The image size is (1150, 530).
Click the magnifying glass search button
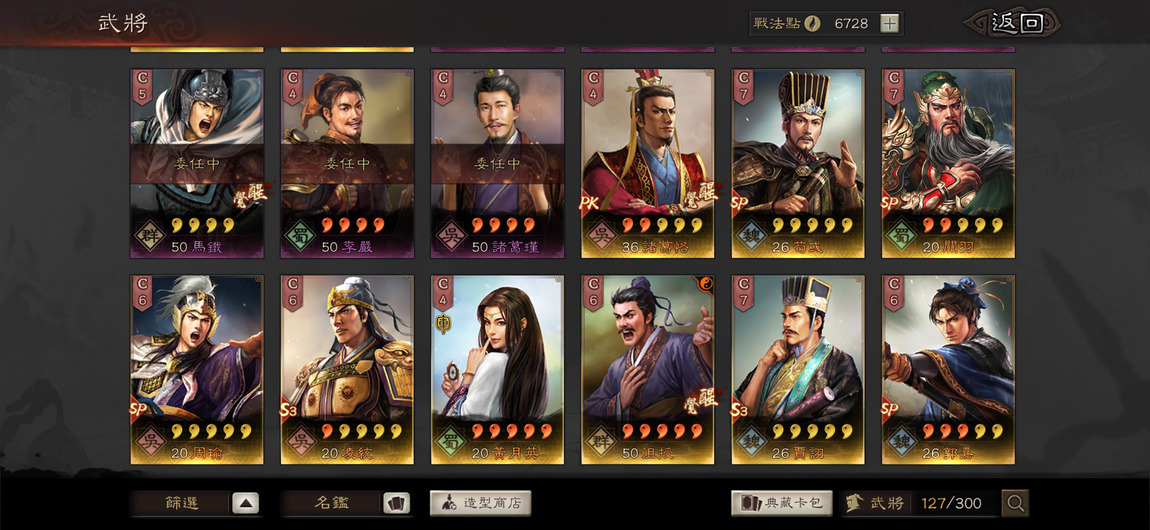[x=1015, y=503]
